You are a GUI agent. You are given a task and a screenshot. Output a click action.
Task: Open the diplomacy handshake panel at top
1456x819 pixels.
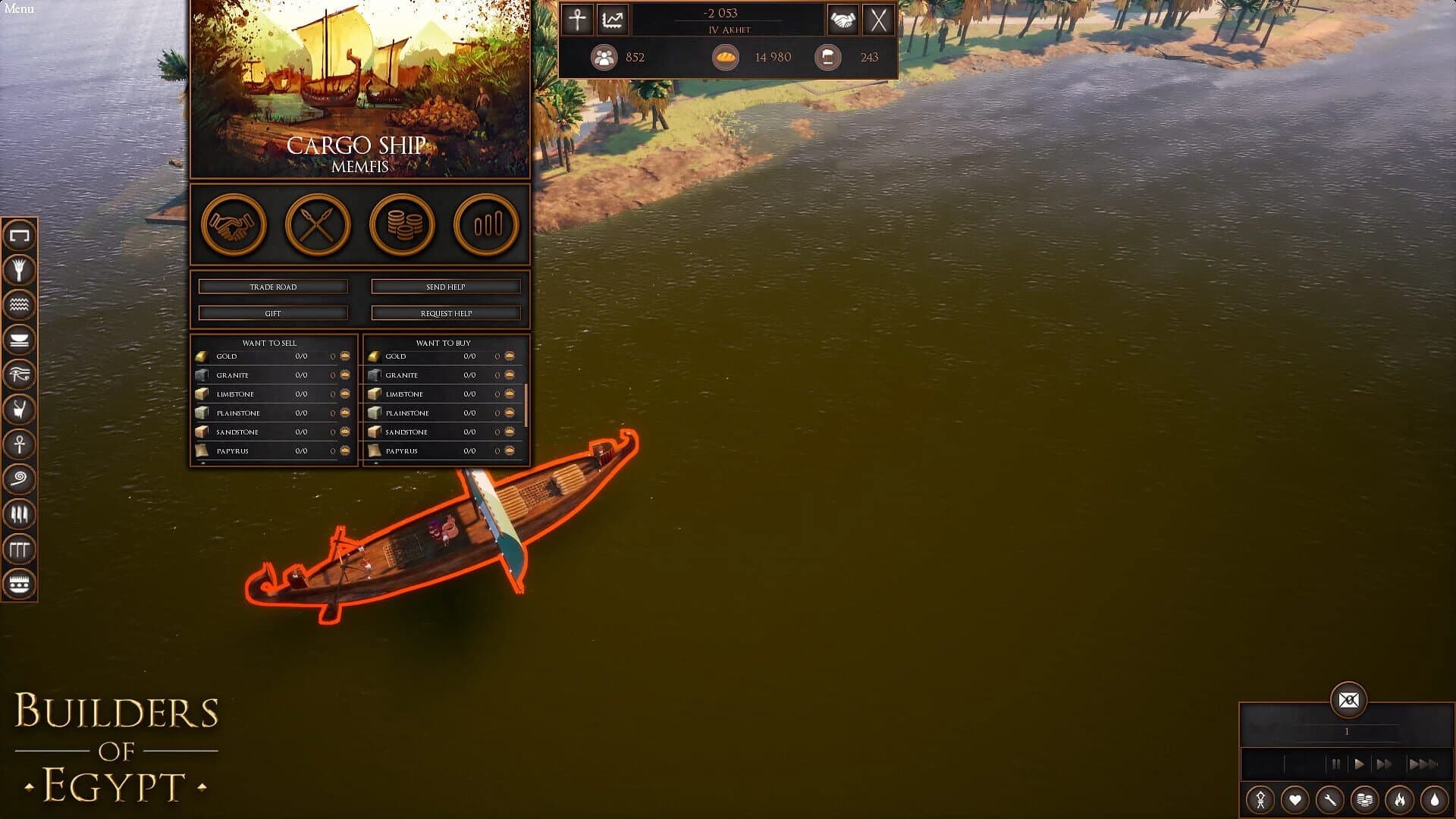pos(844,20)
